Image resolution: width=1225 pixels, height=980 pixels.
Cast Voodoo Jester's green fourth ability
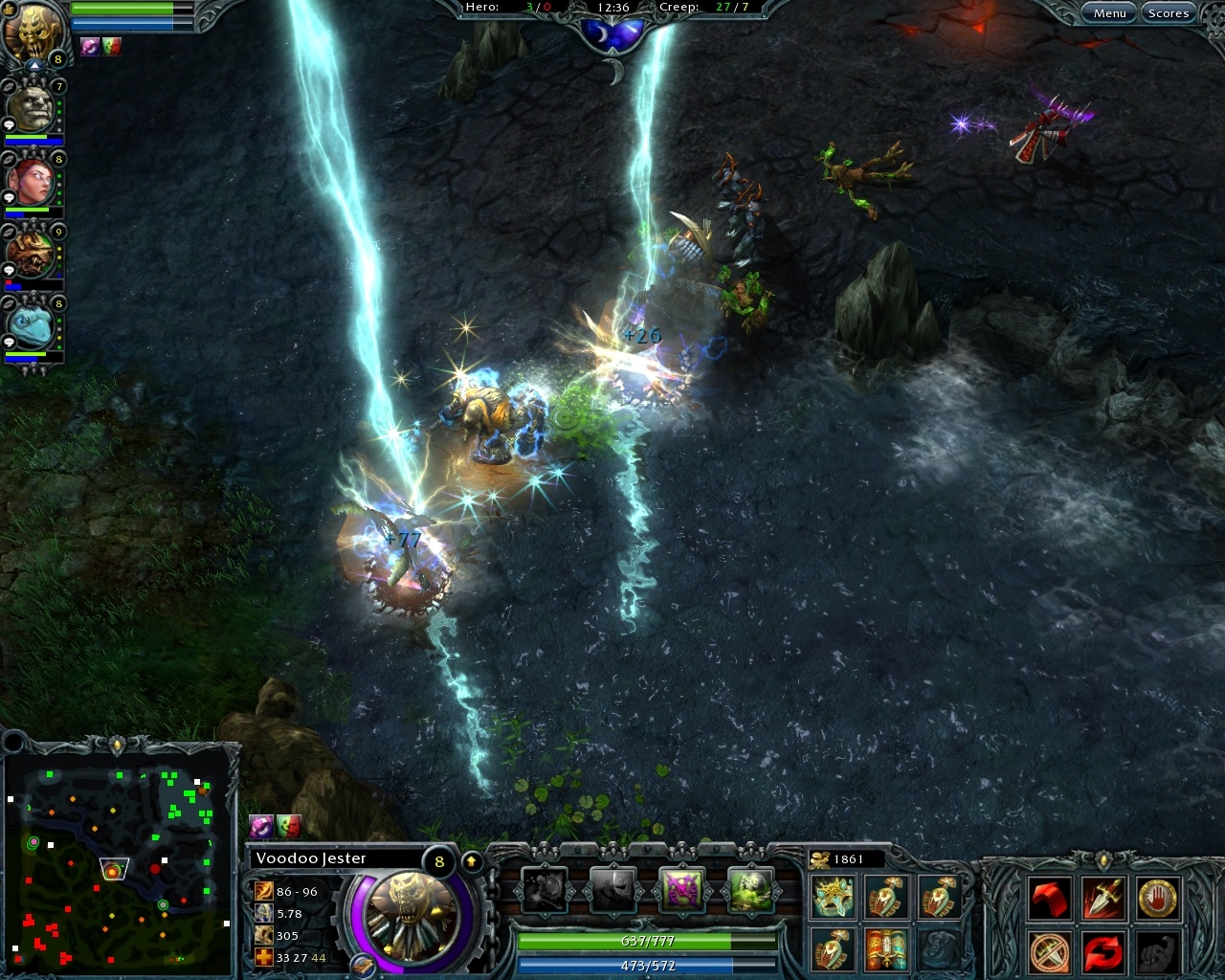tap(752, 890)
